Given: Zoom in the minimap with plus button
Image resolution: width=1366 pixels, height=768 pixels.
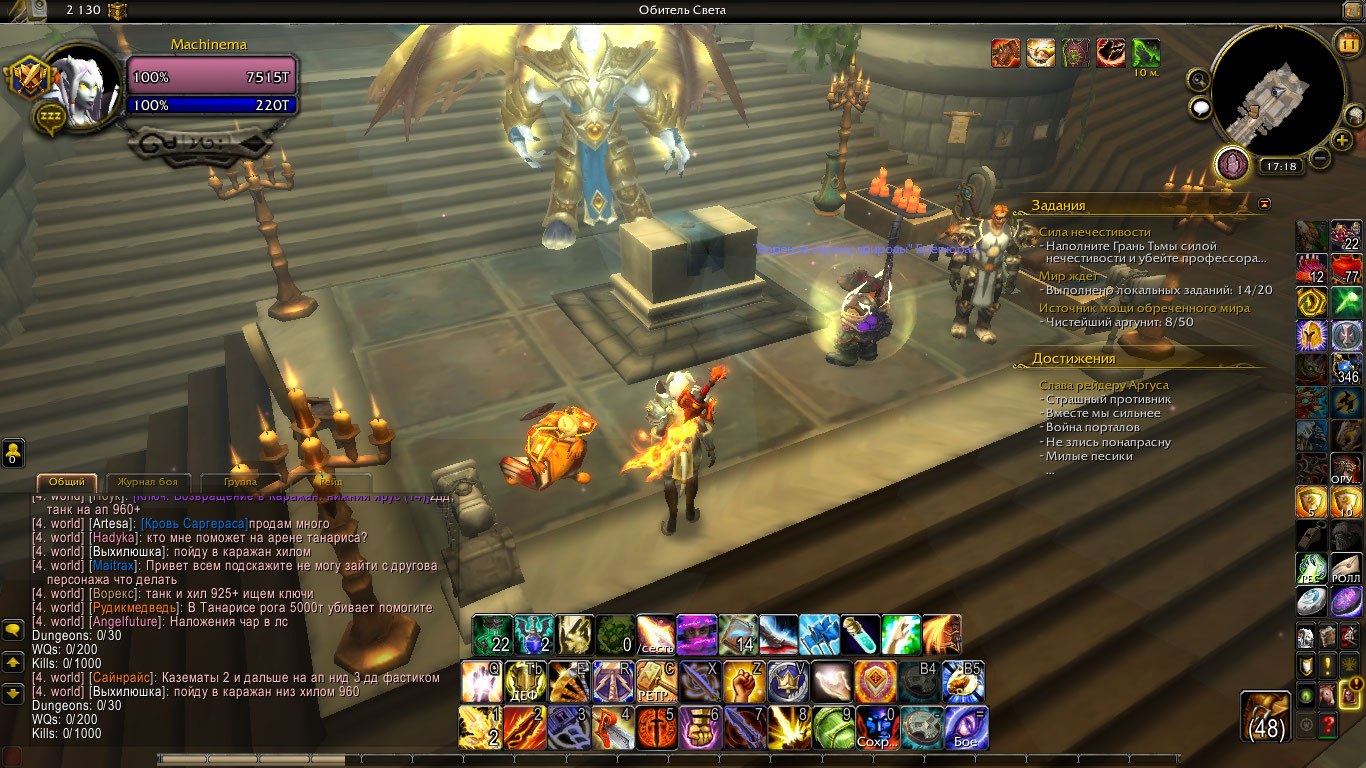Looking at the screenshot, I should [x=1340, y=139].
